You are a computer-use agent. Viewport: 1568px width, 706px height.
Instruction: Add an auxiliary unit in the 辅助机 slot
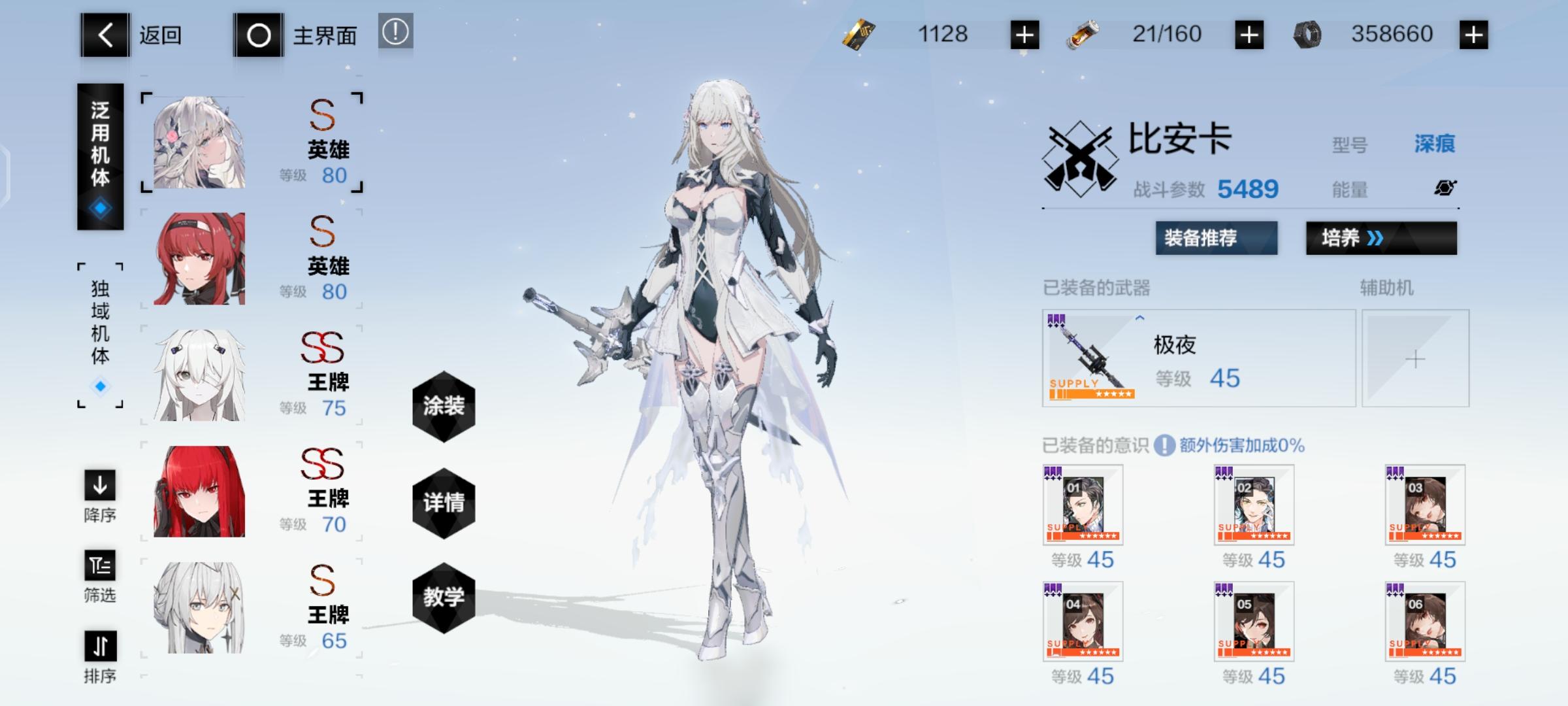click(x=1414, y=359)
